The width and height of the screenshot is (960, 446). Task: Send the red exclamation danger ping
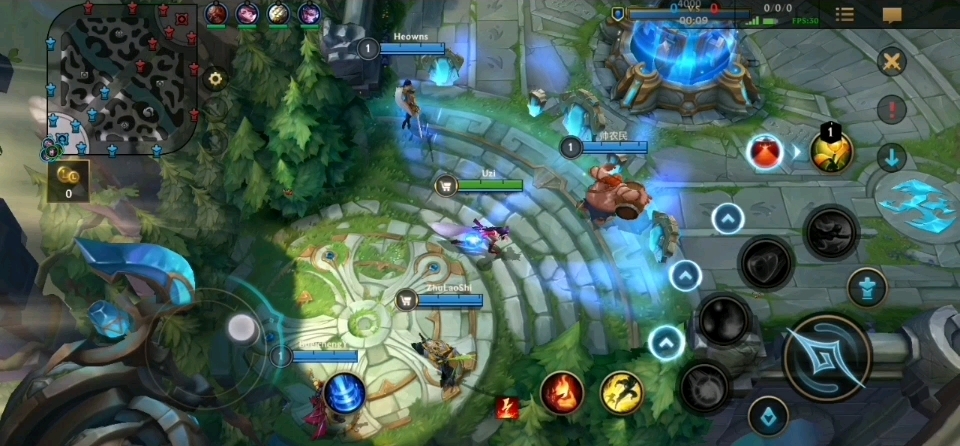891,109
